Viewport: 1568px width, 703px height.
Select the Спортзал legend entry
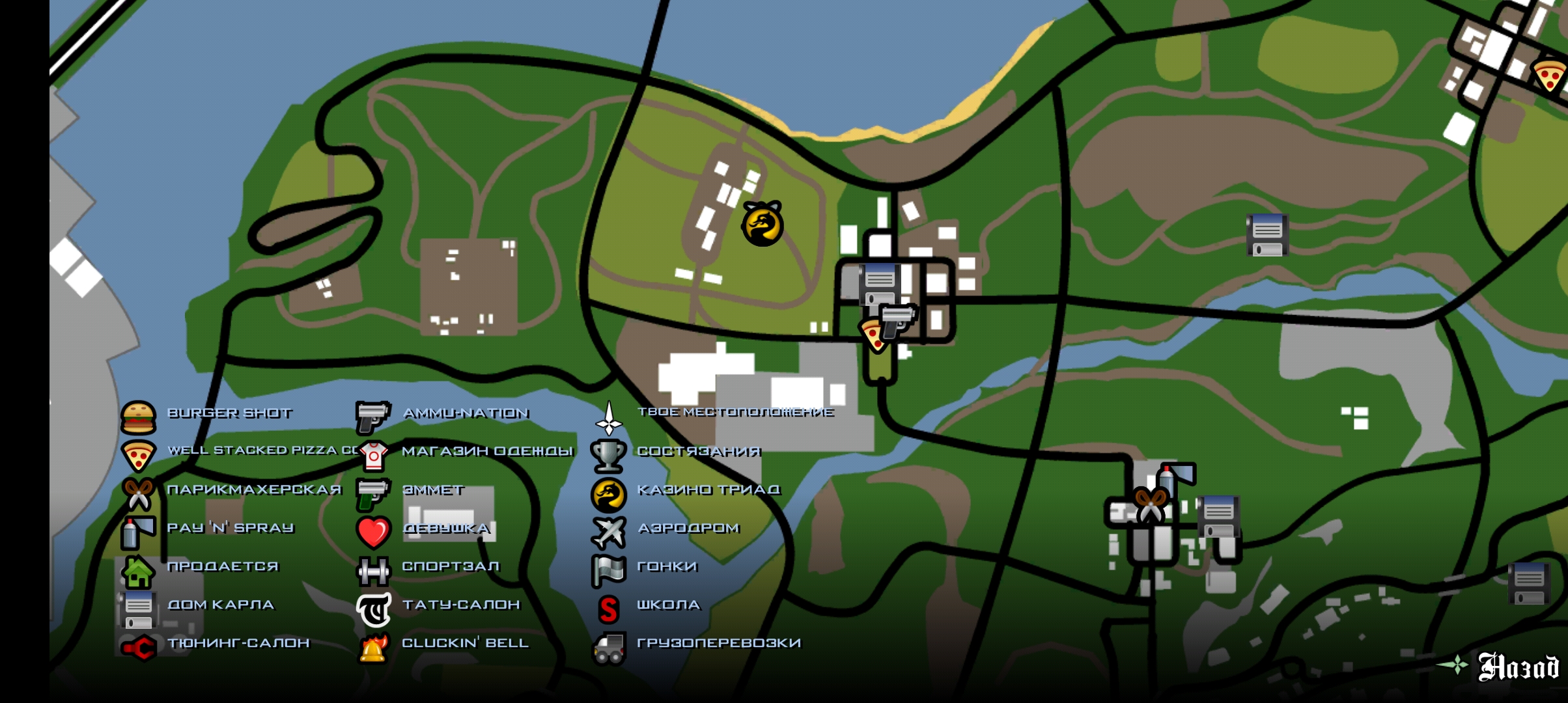[451, 566]
